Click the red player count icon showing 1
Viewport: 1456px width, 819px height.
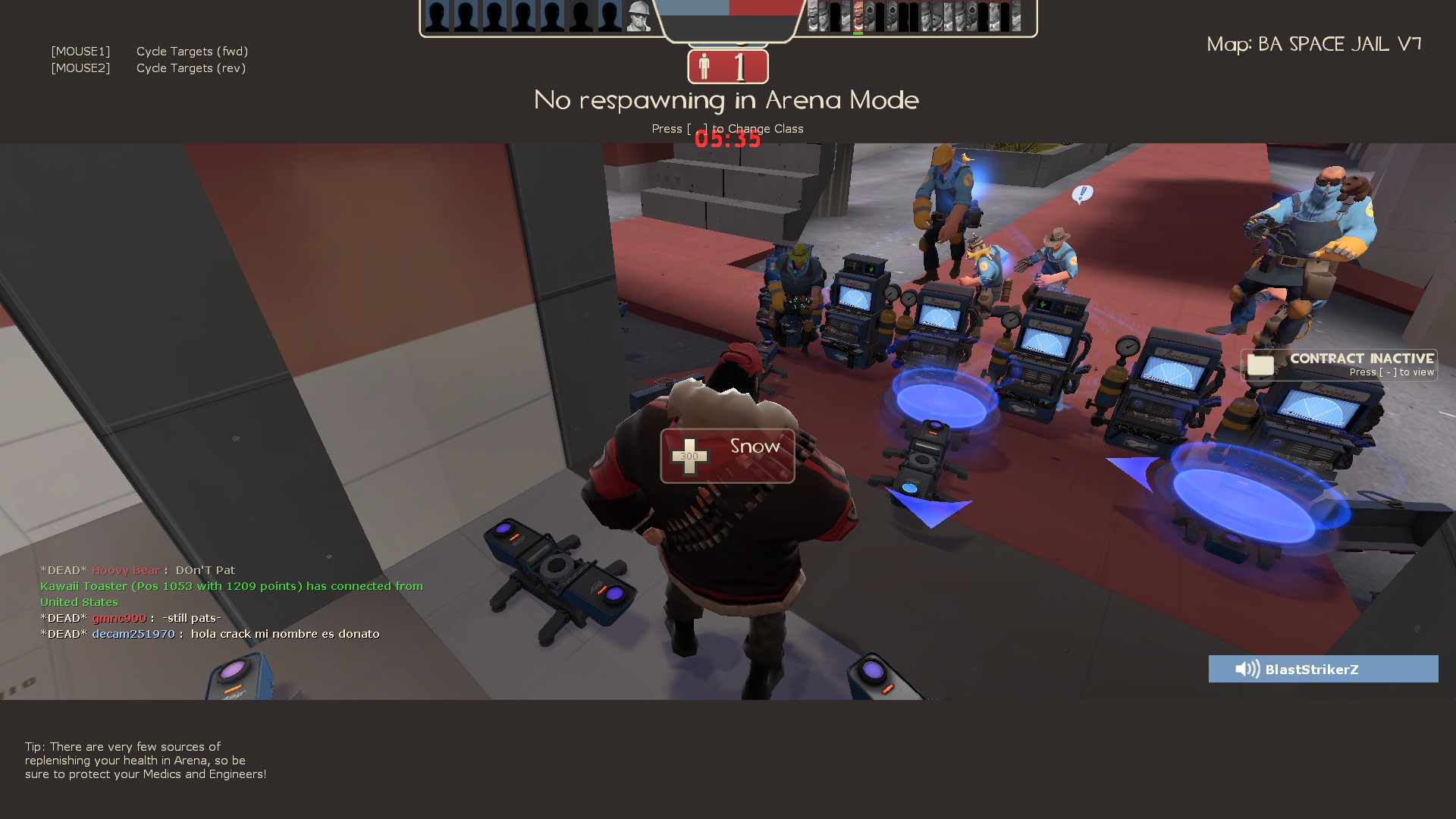726,67
